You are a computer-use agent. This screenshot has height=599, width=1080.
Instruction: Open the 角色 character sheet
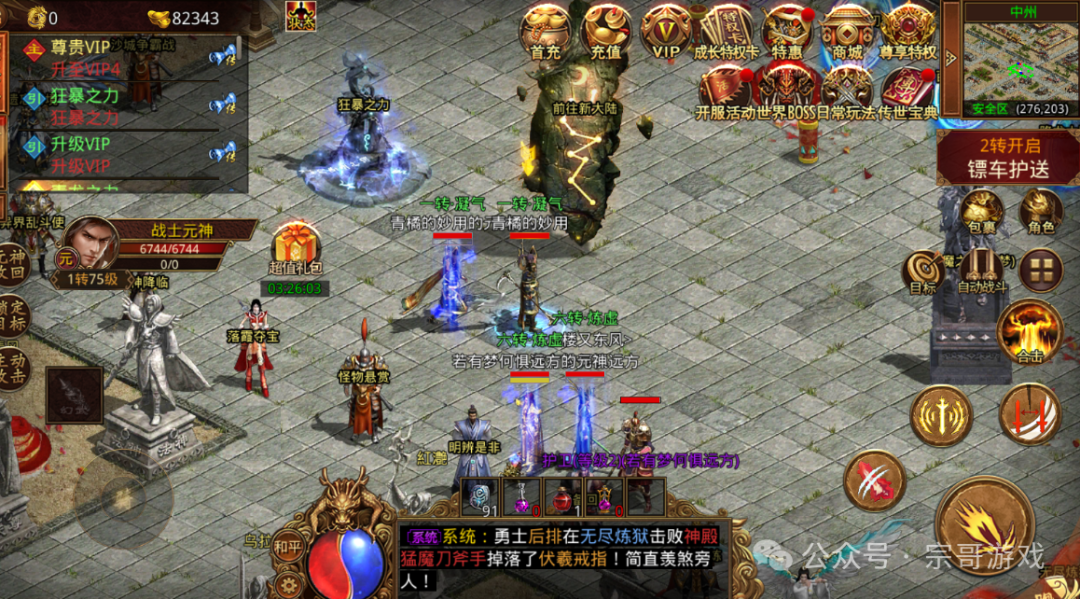(x=1041, y=212)
